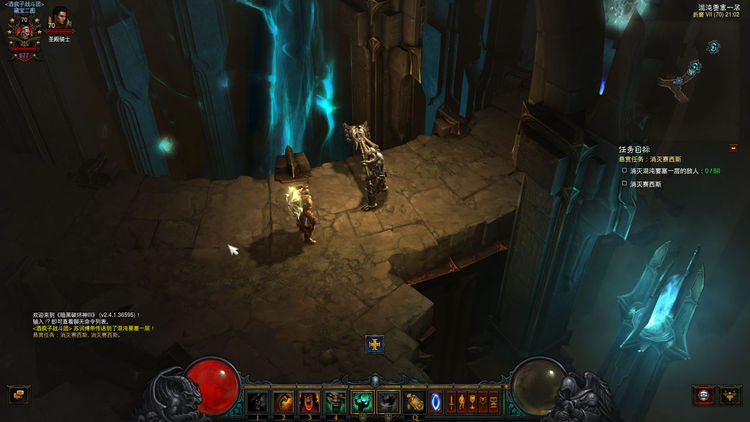750x422 pixels.
Task: Open the game menu skull button
Action: (703, 395)
